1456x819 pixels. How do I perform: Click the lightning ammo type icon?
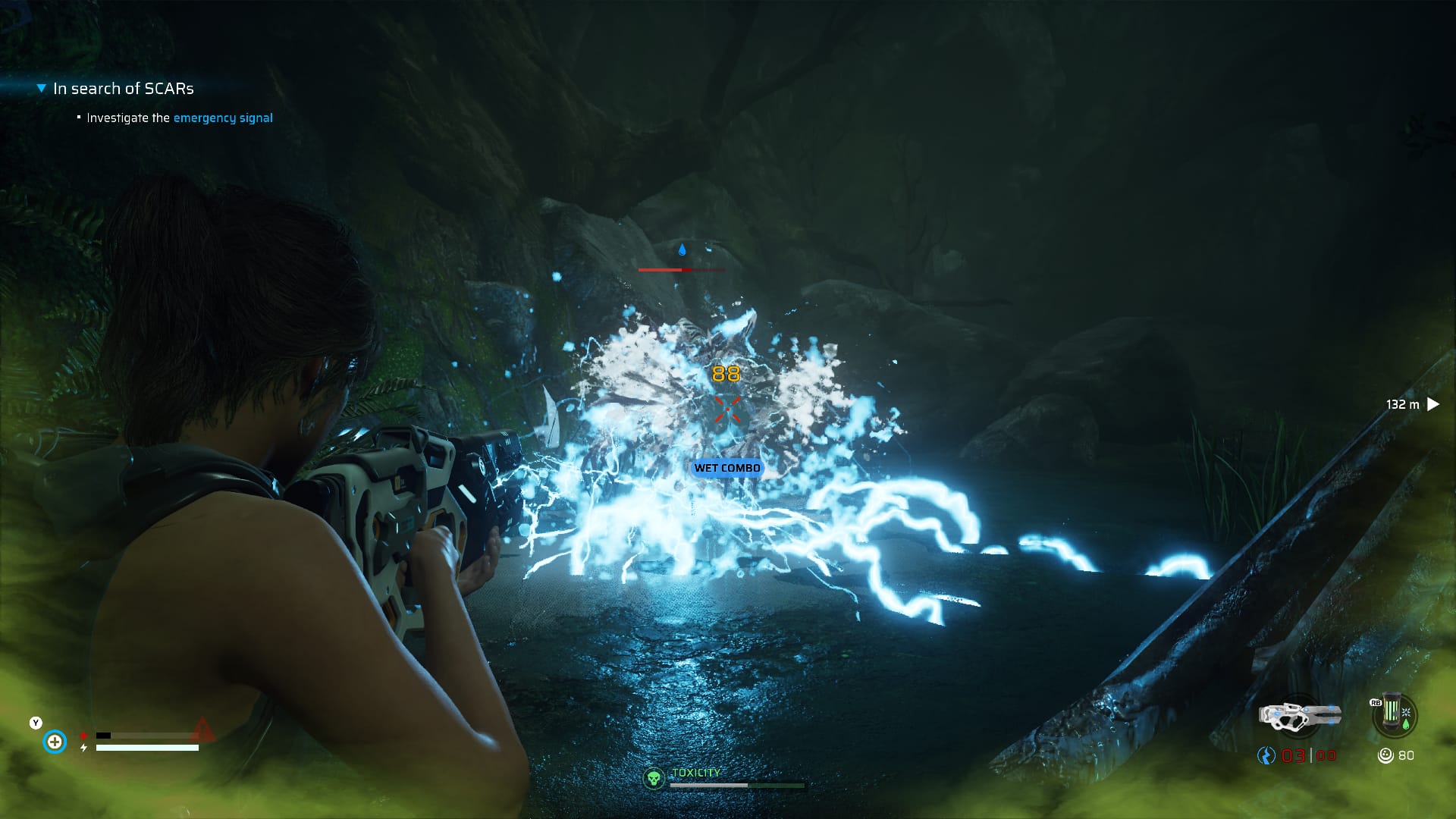1266,755
